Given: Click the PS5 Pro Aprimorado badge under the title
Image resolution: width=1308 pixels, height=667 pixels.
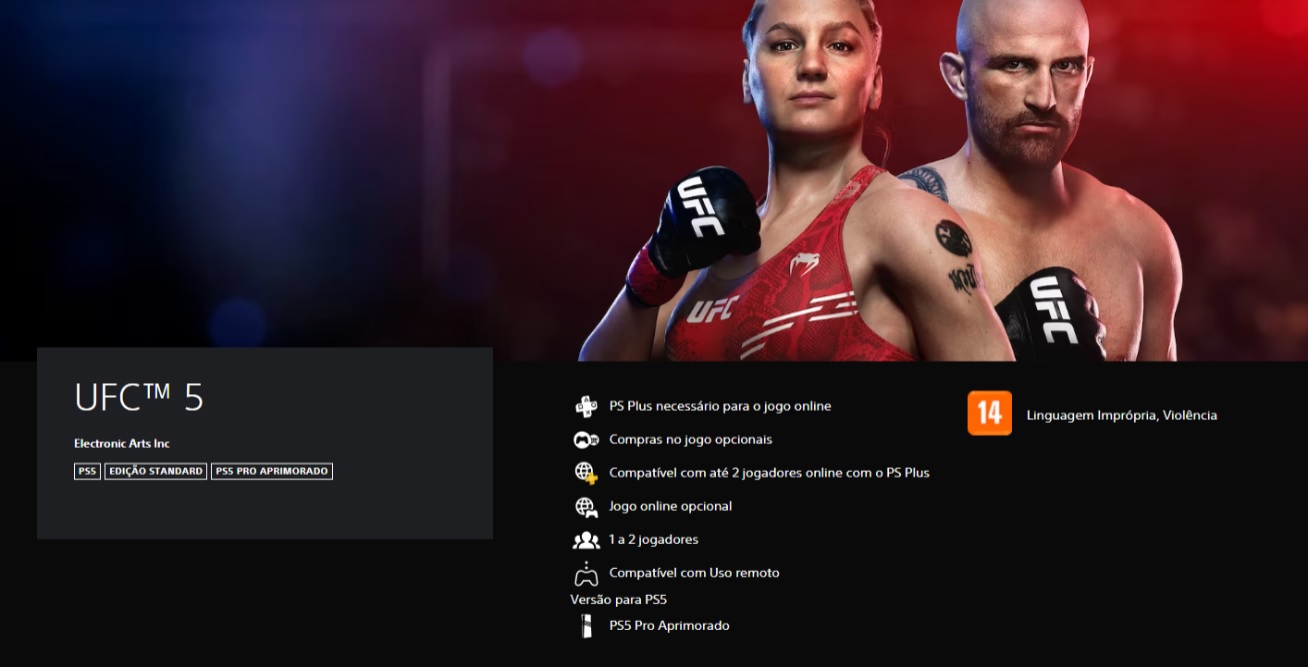Looking at the screenshot, I should [x=272, y=471].
